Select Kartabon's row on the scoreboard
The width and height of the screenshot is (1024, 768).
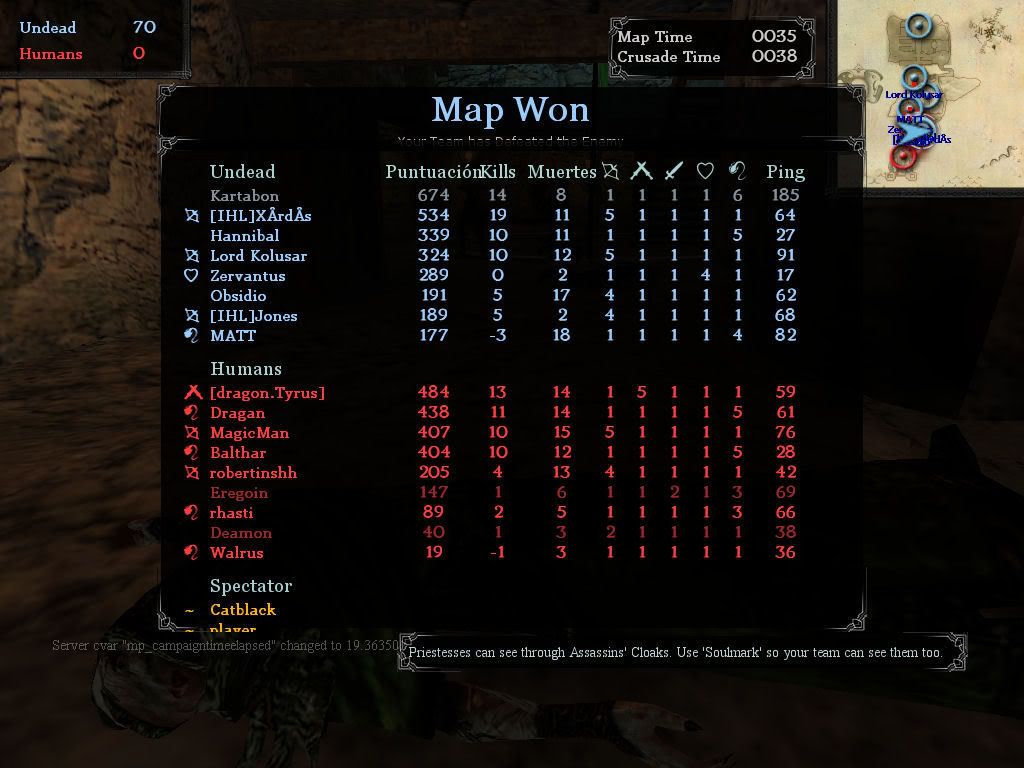click(245, 196)
